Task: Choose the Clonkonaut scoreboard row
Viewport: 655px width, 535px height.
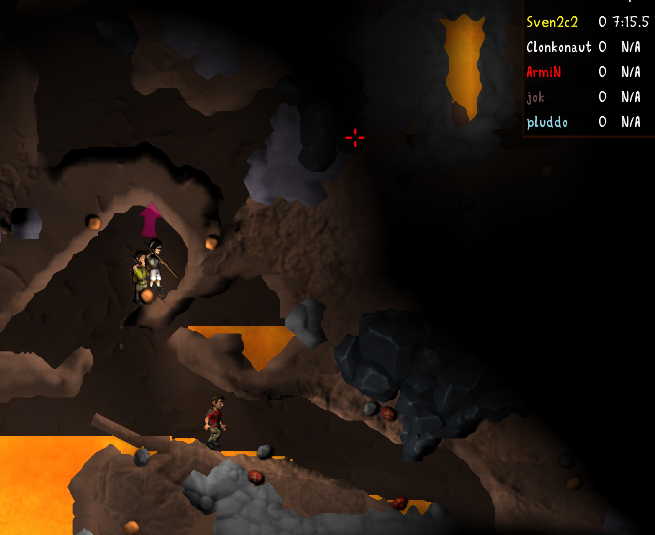Action: 558,46
